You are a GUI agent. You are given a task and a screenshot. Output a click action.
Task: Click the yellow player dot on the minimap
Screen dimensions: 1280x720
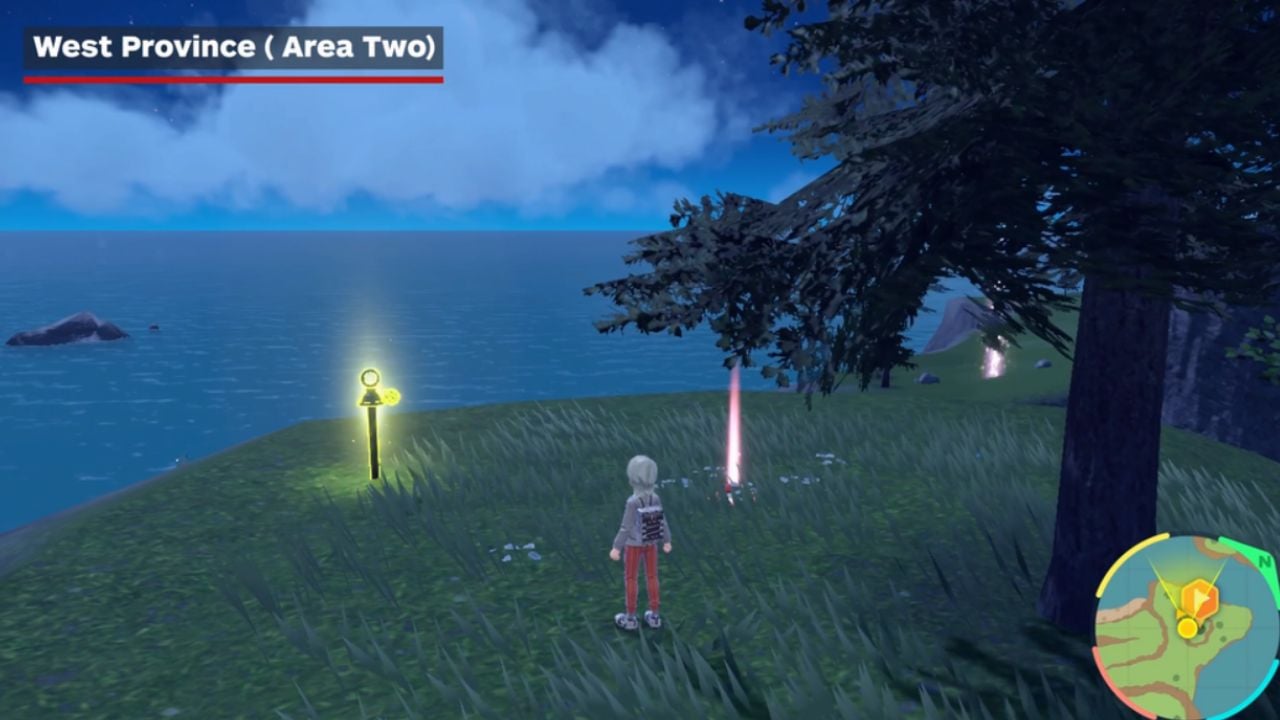(1187, 628)
